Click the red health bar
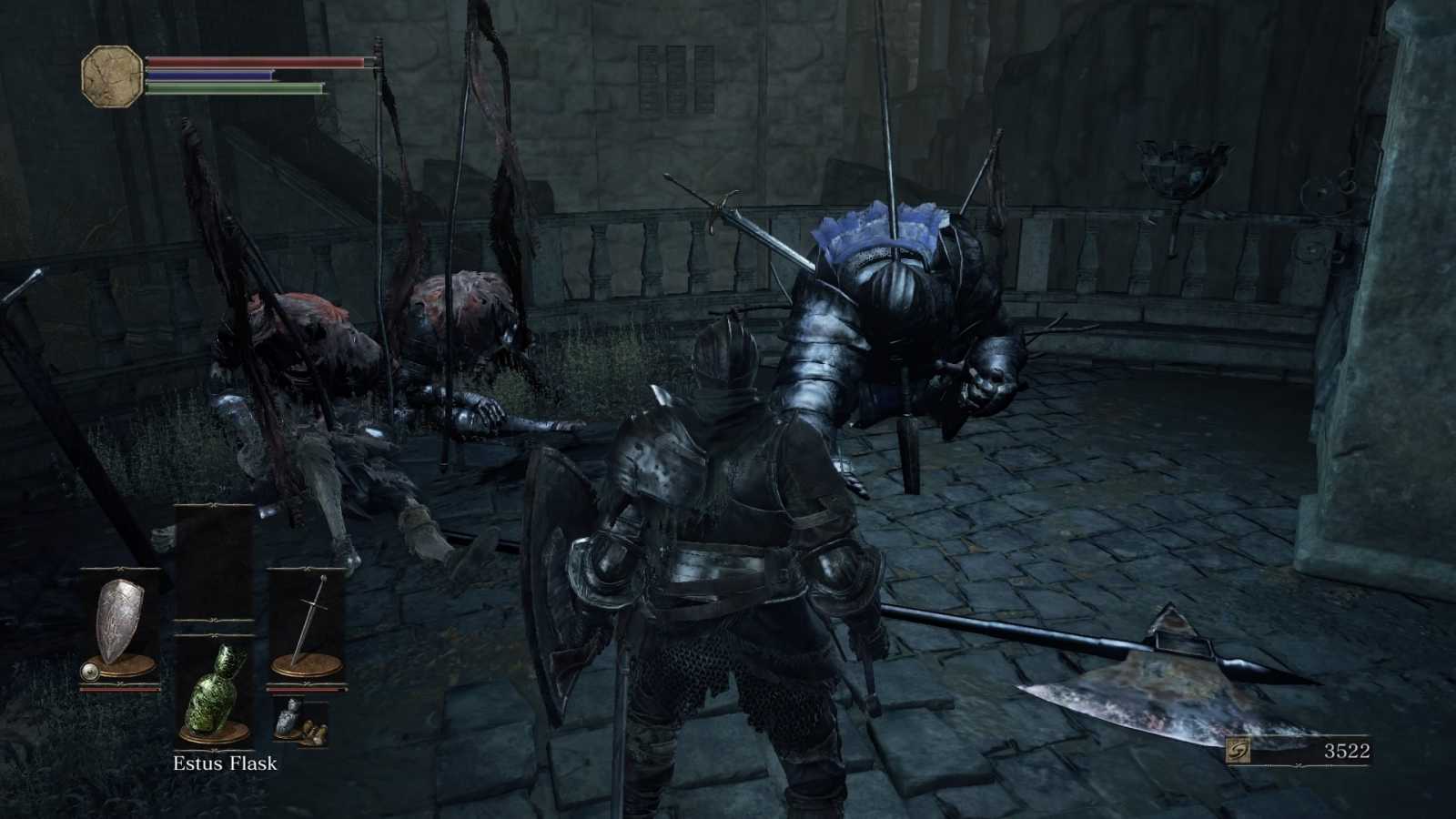 (x=255, y=62)
